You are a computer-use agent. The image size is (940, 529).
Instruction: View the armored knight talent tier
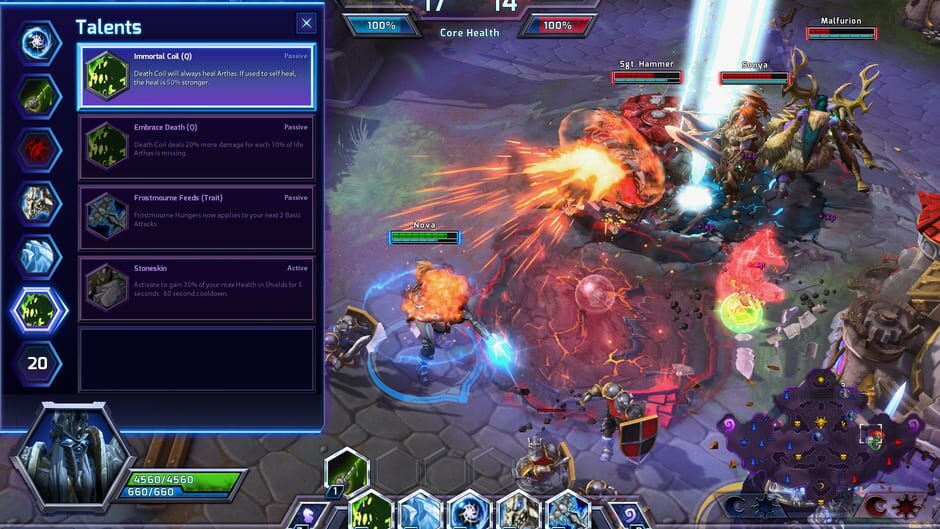click(x=39, y=203)
